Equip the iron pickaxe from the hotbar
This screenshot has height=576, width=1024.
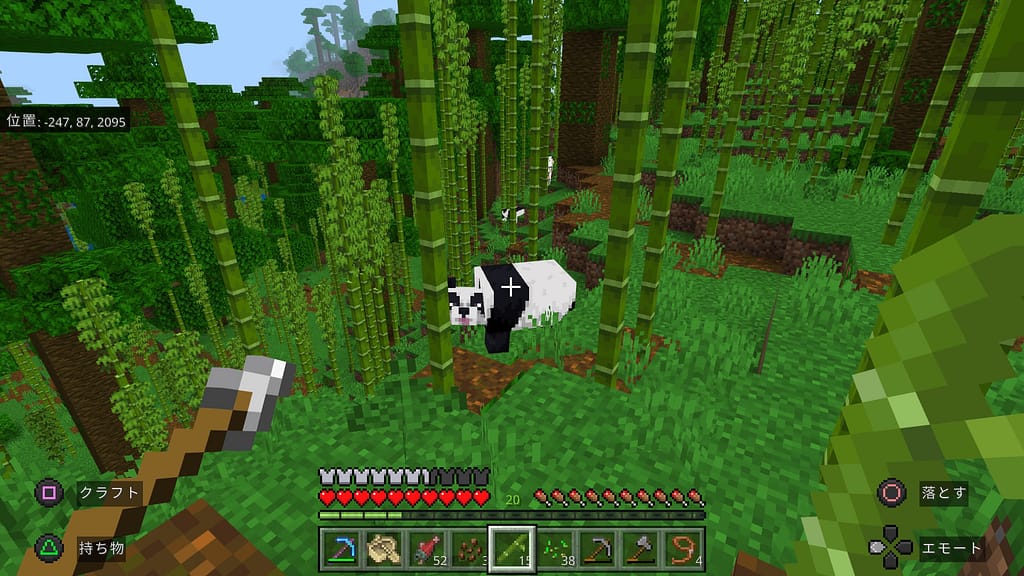pos(598,548)
